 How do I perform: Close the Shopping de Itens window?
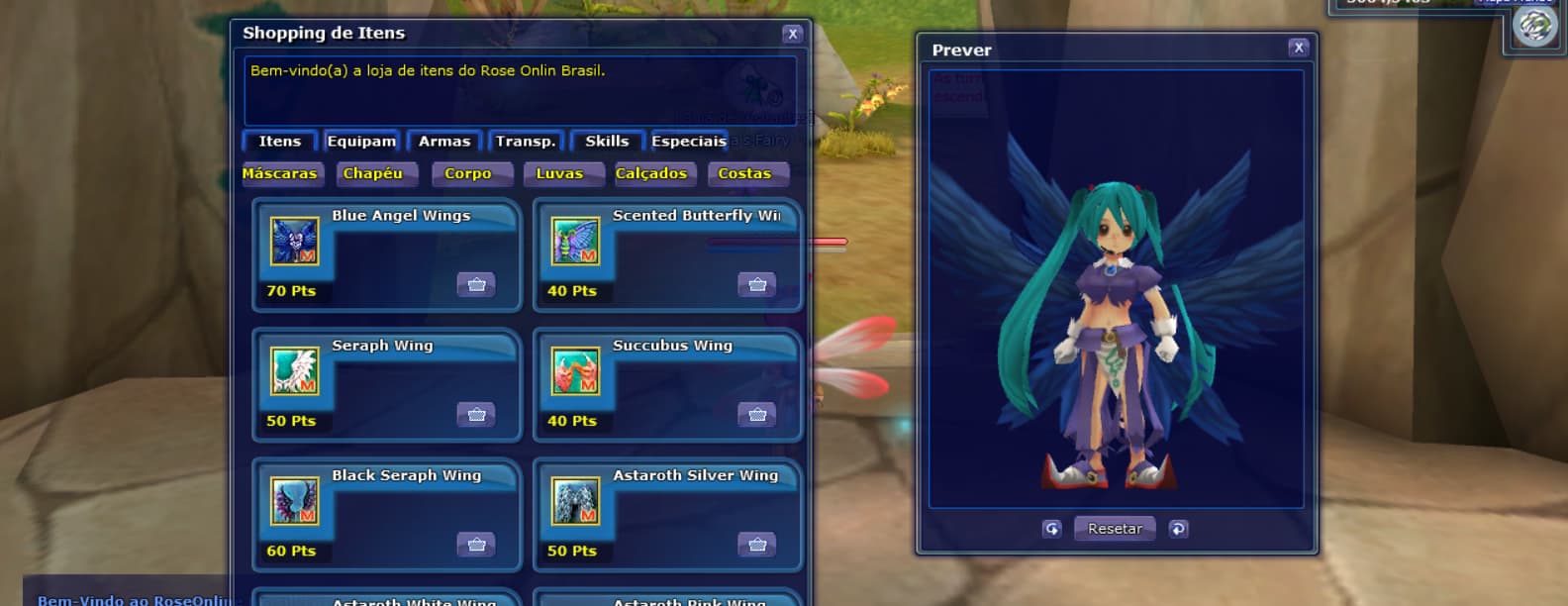[x=792, y=34]
